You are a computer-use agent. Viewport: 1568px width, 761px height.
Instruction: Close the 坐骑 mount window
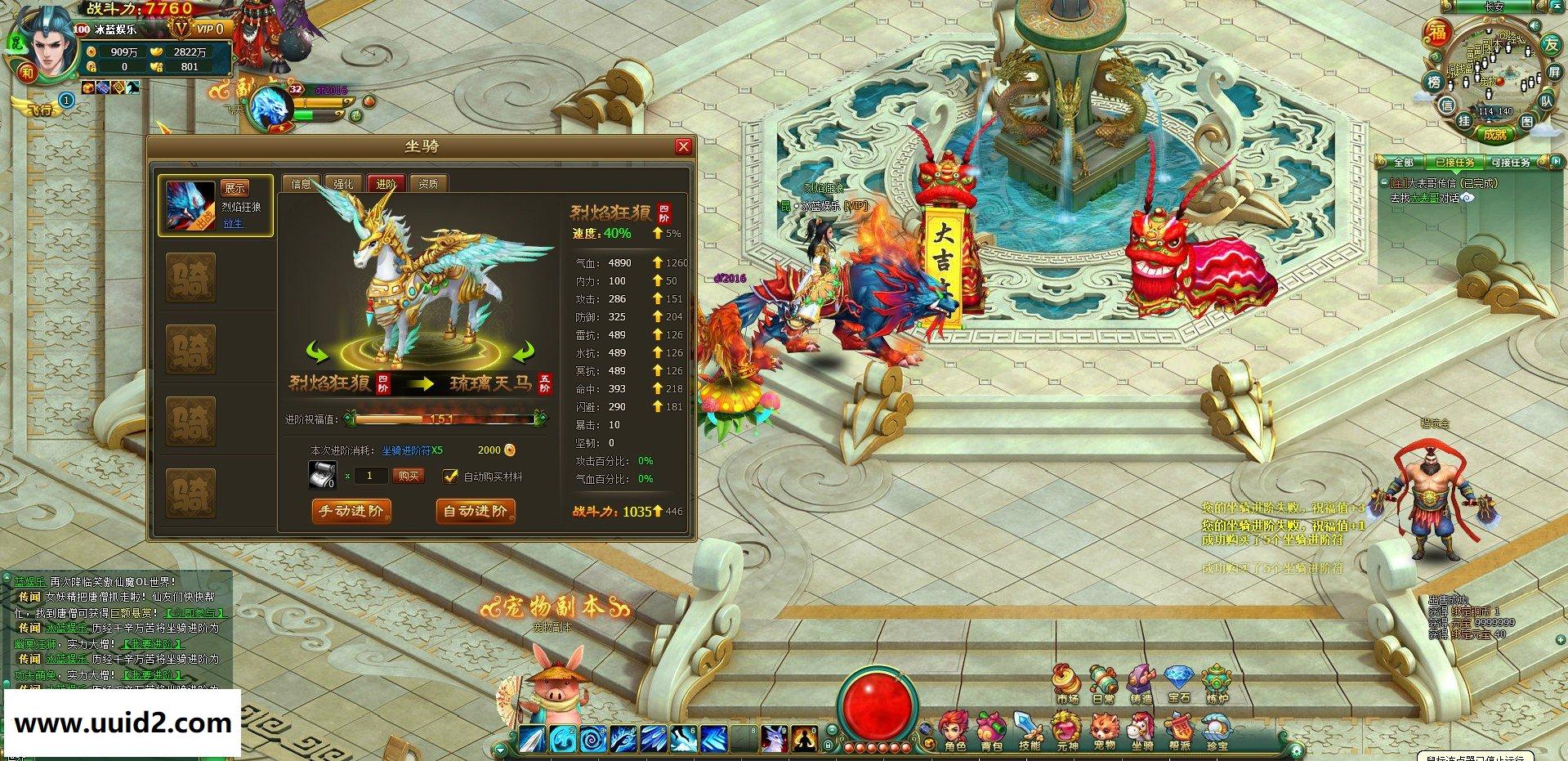(x=683, y=146)
